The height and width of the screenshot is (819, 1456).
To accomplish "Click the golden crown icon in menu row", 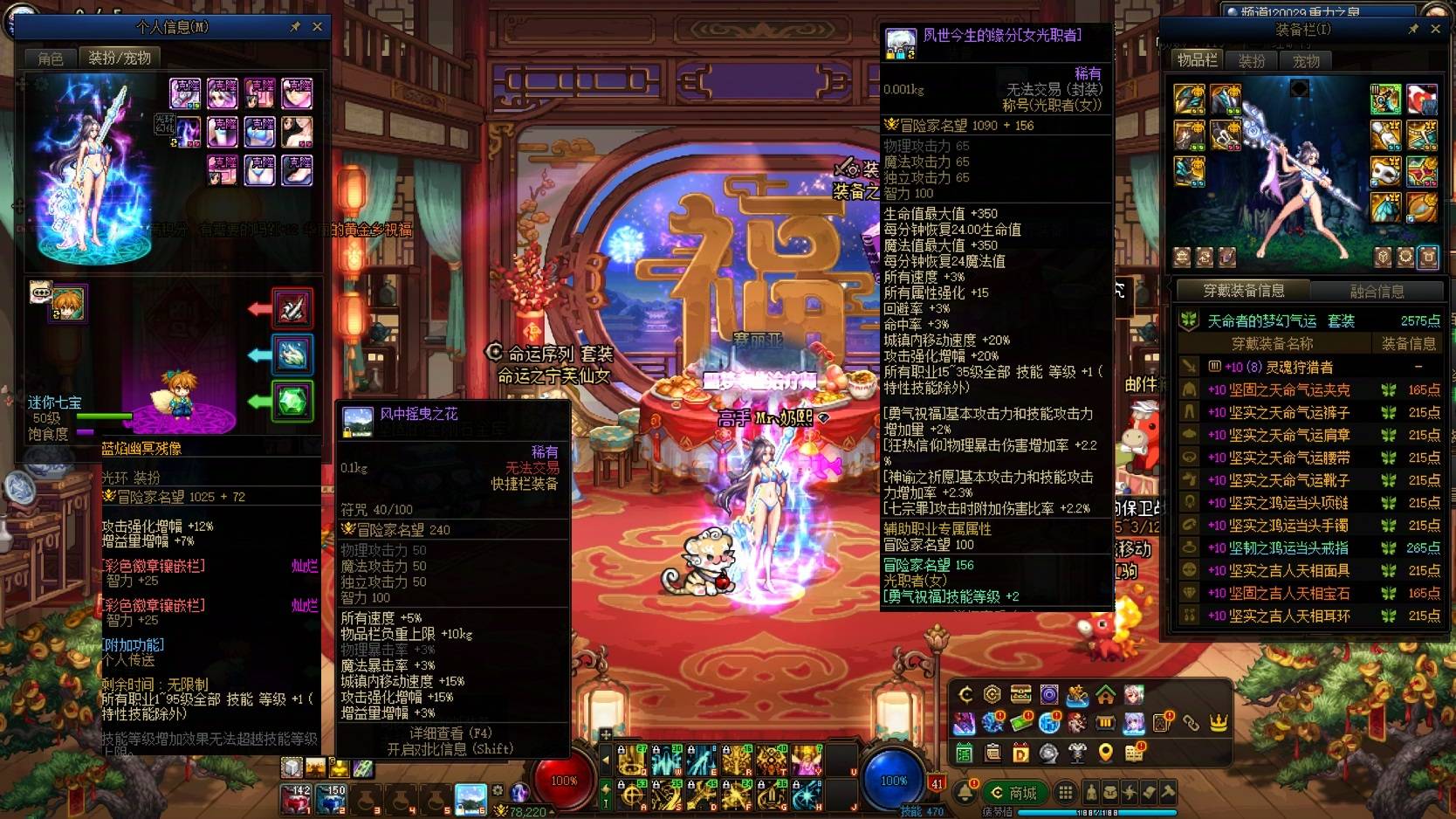I will (x=1219, y=723).
